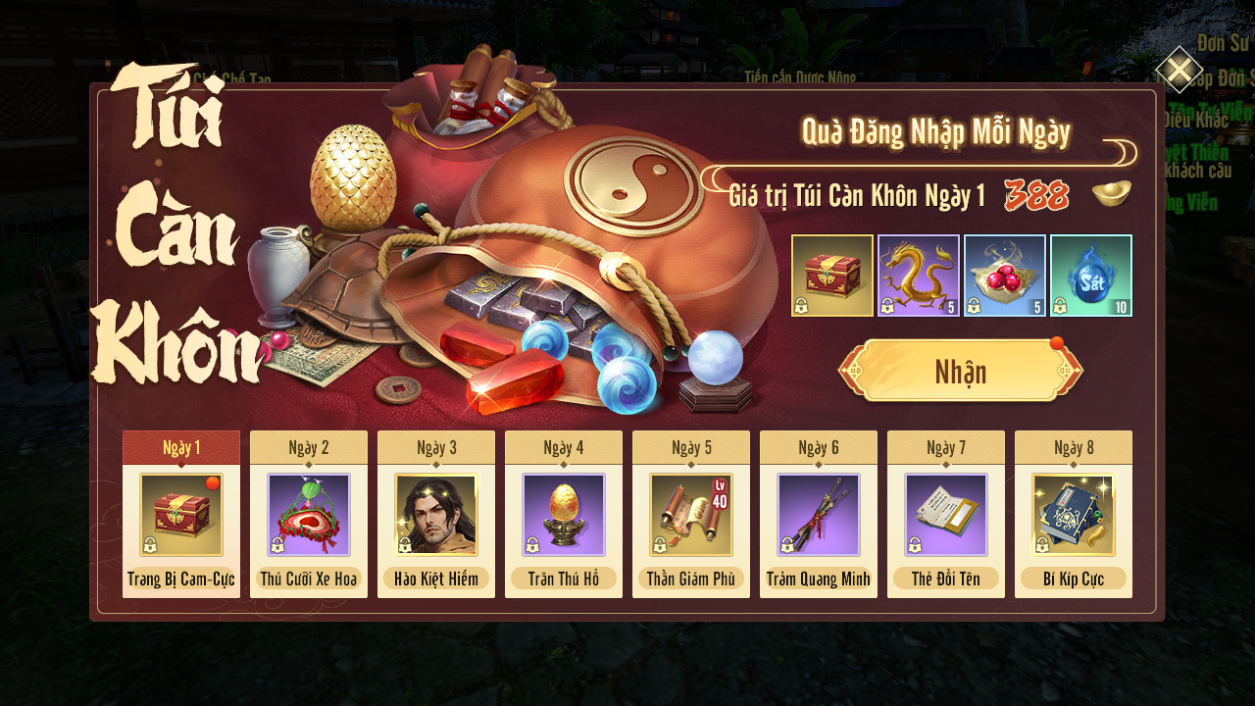Inspect the red berries bowl reward icon
Screen dimensions: 1255x706
point(1004,276)
